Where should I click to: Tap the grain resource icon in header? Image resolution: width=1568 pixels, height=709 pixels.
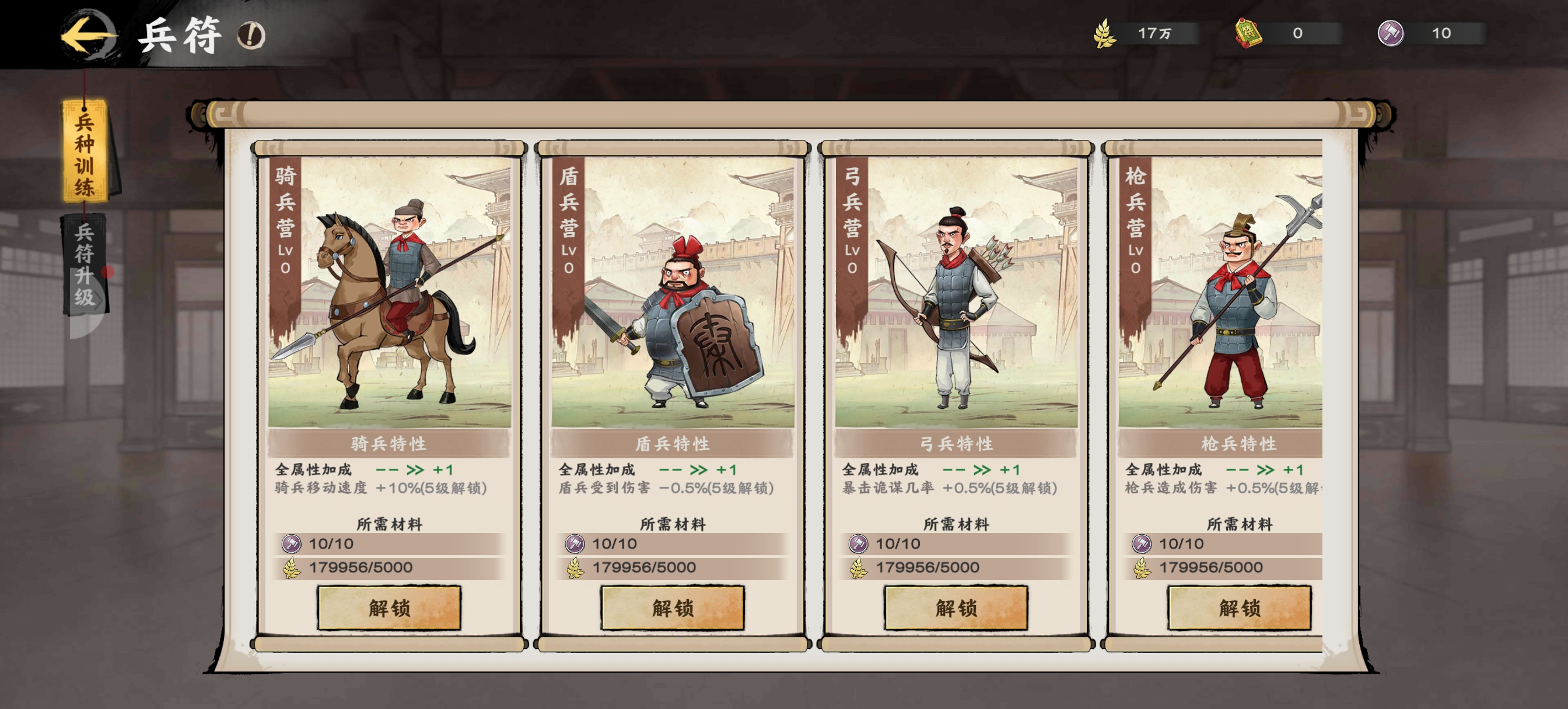(x=1105, y=33)
